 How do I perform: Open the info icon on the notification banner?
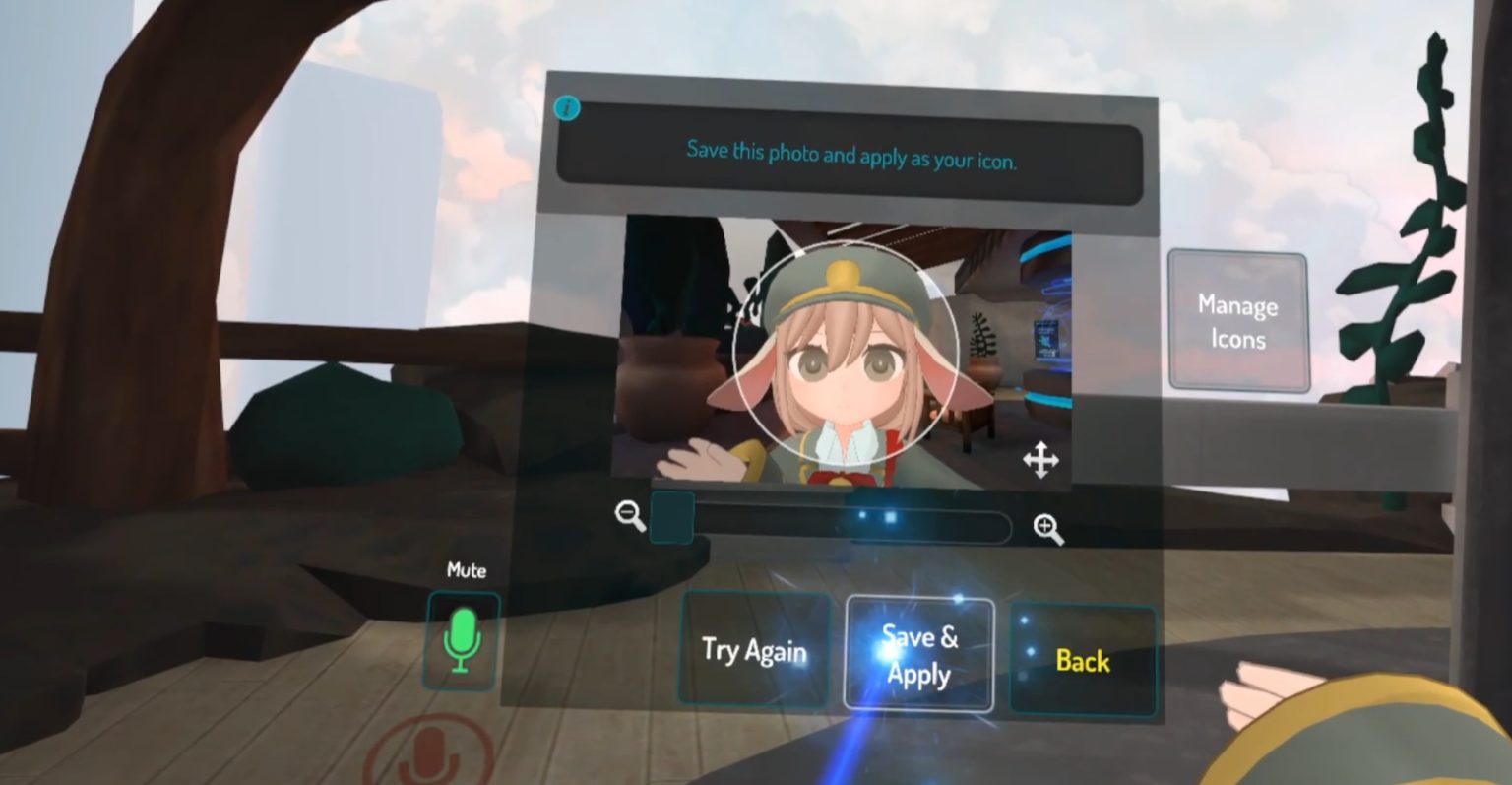(566, 108)
